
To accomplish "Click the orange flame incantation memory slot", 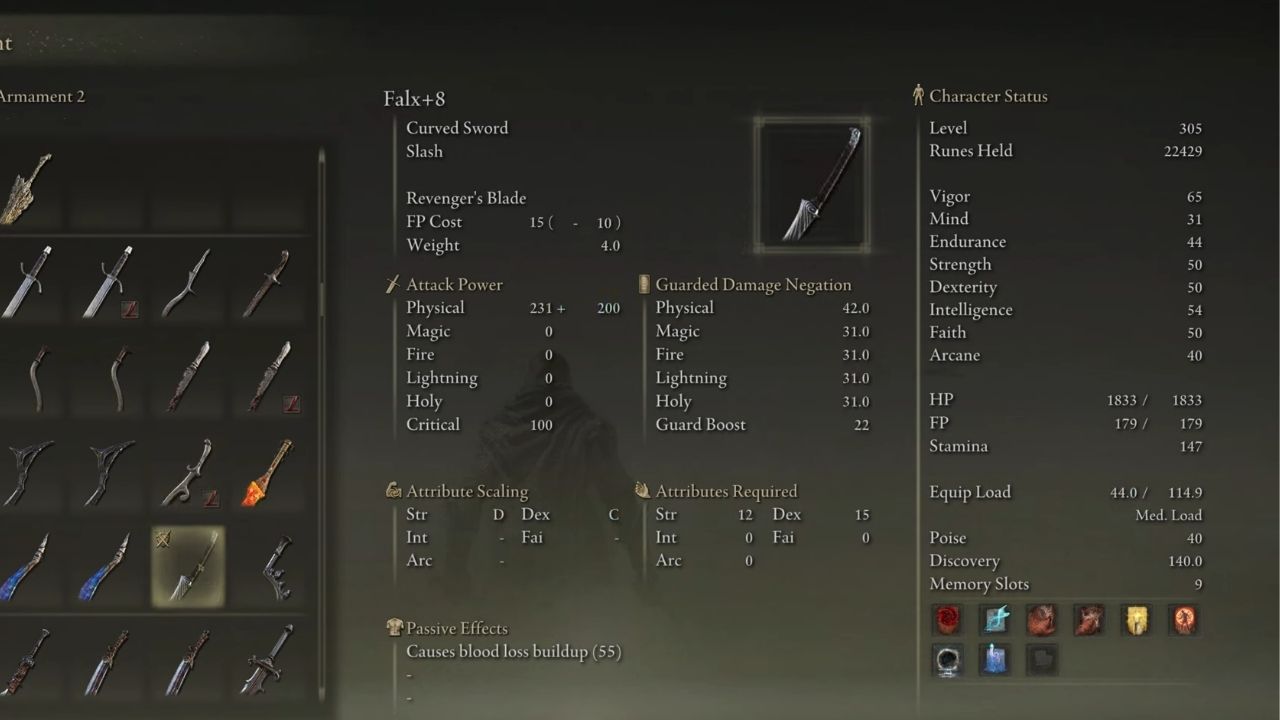I will pos(1183,620).
